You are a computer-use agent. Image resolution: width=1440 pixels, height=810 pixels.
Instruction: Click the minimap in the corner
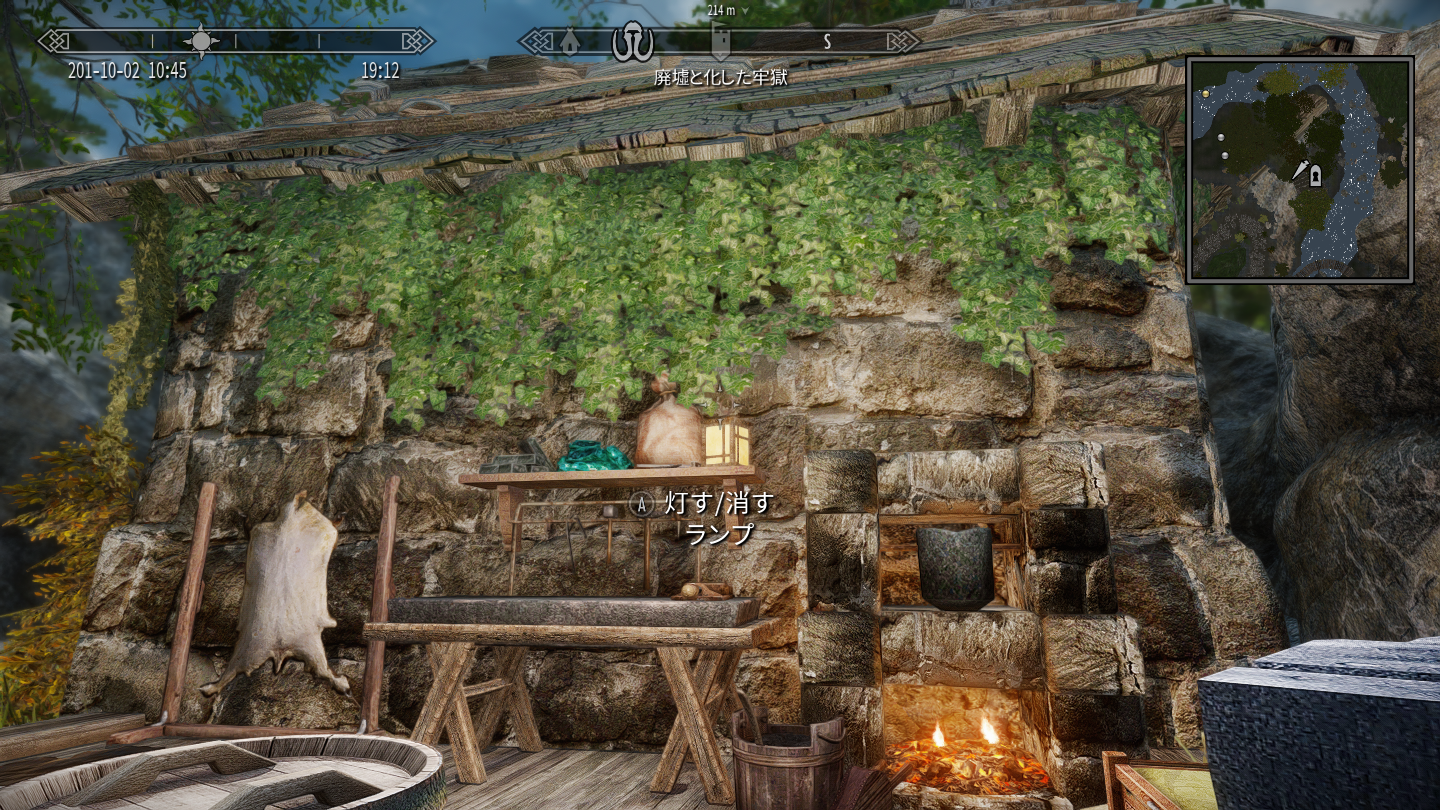1300,169
